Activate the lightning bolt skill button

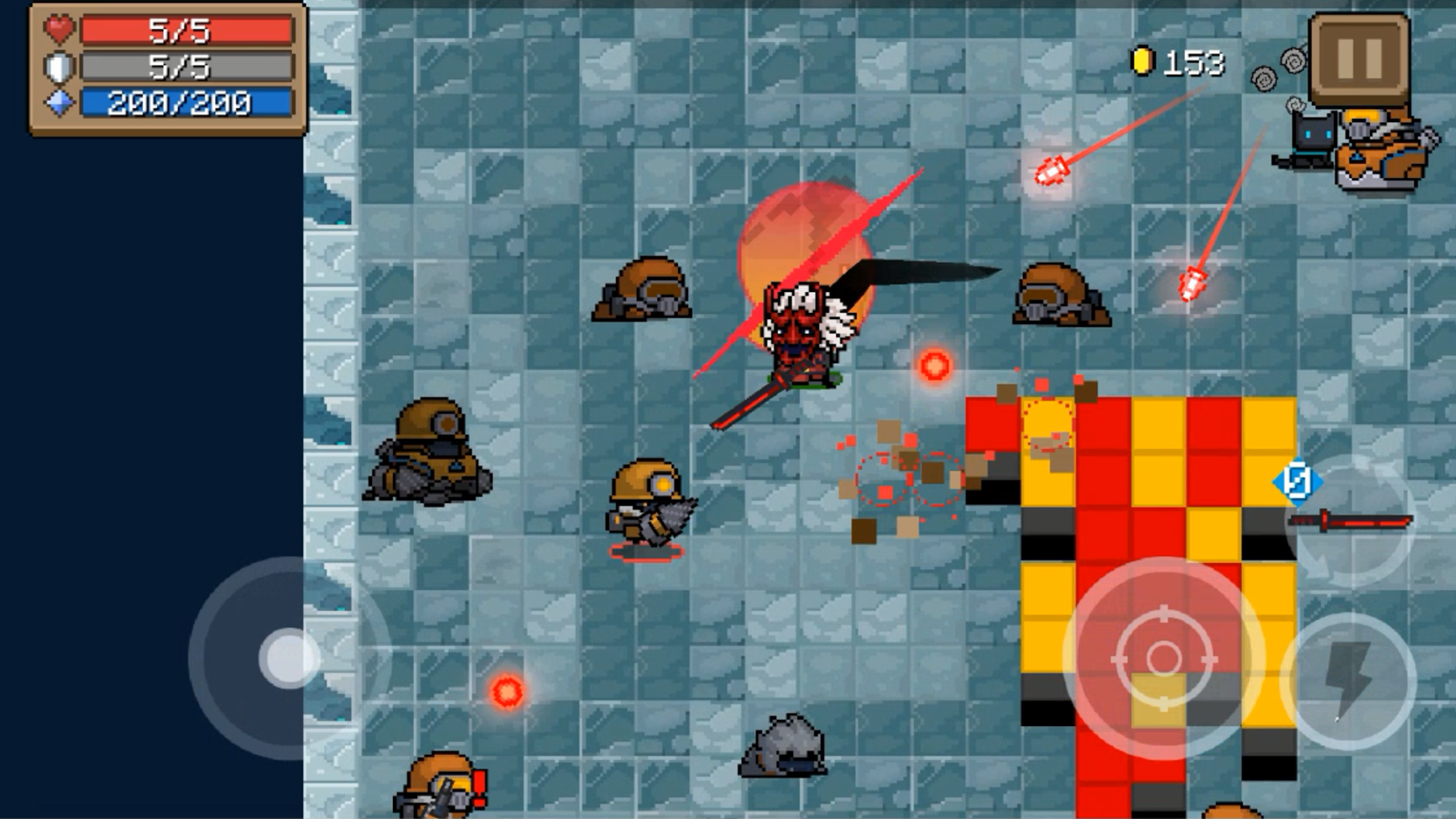pyautogui.click(x=1348, y=680)
